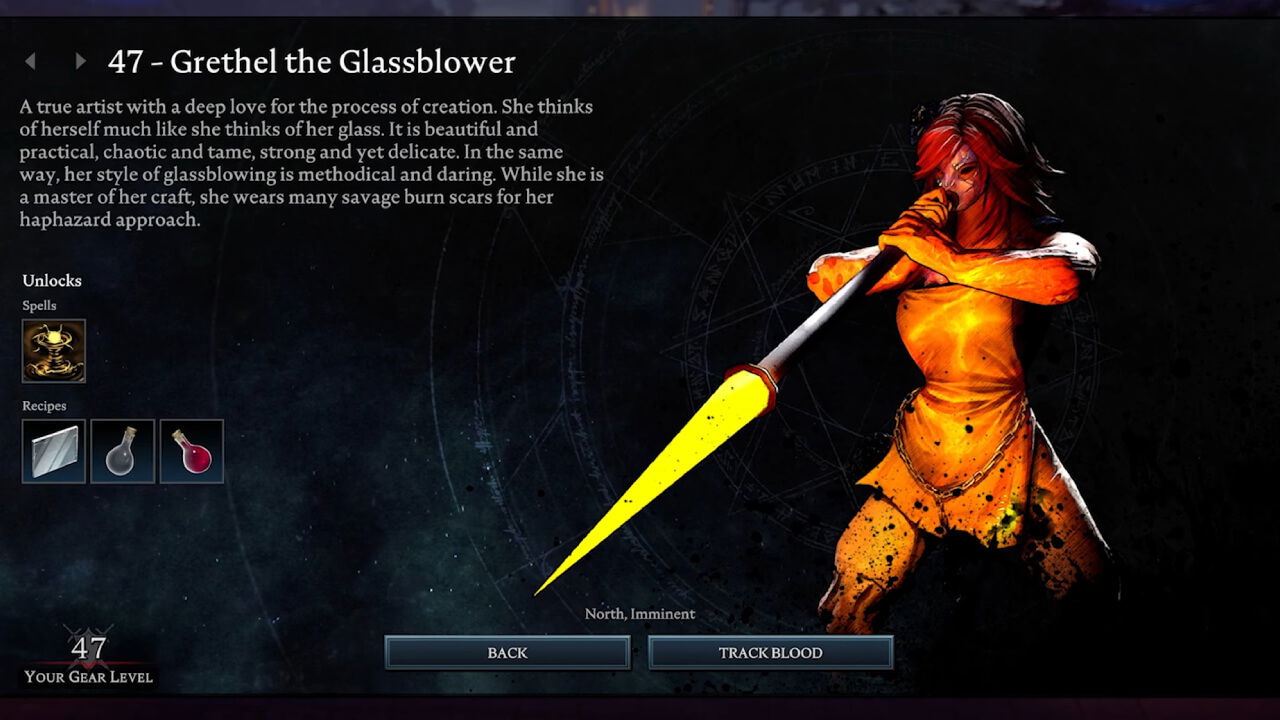View the glass pane recipe unlock
Viewport: 1280px width, 720px height.
[x=53, y=450]
